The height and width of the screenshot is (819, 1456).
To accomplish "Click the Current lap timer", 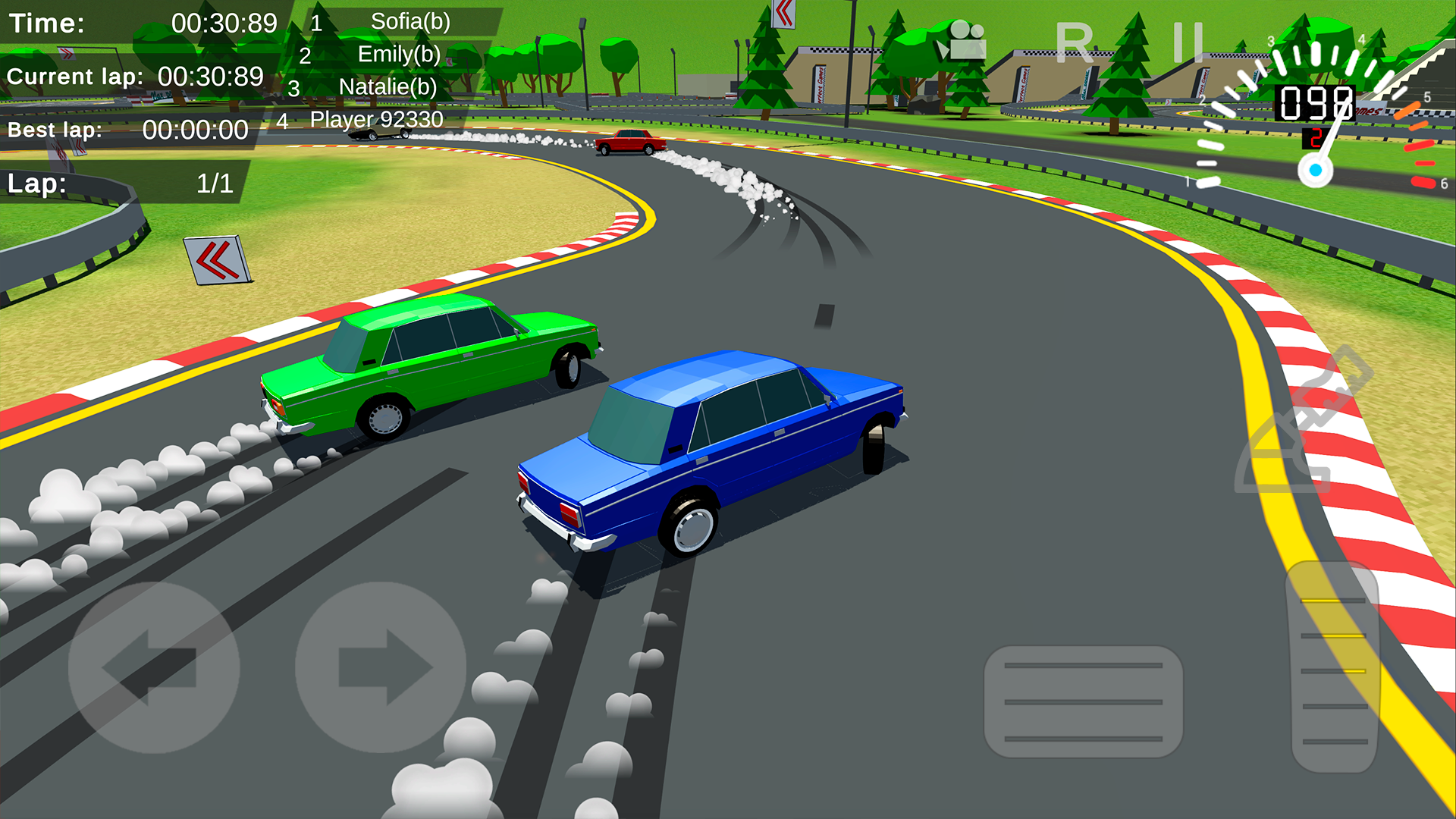I will 135,77.
